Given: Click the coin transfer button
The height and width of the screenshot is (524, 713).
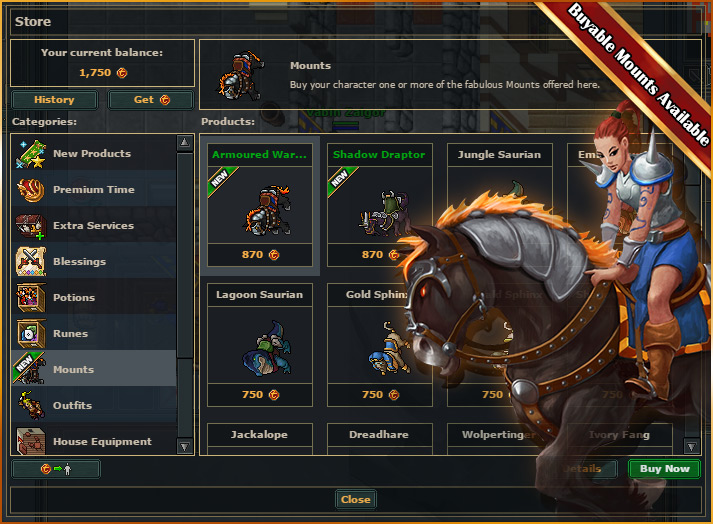Looking at the screenshot, I should tap(56, 469).
